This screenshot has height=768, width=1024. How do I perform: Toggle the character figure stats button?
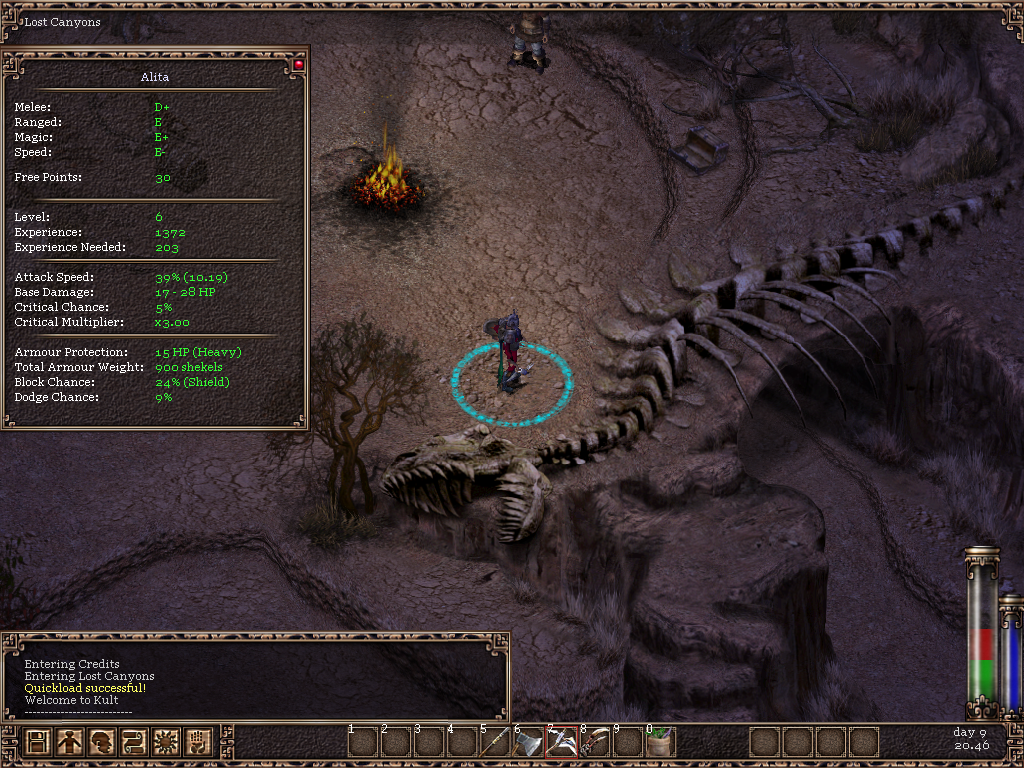click(x=70, y=742)
